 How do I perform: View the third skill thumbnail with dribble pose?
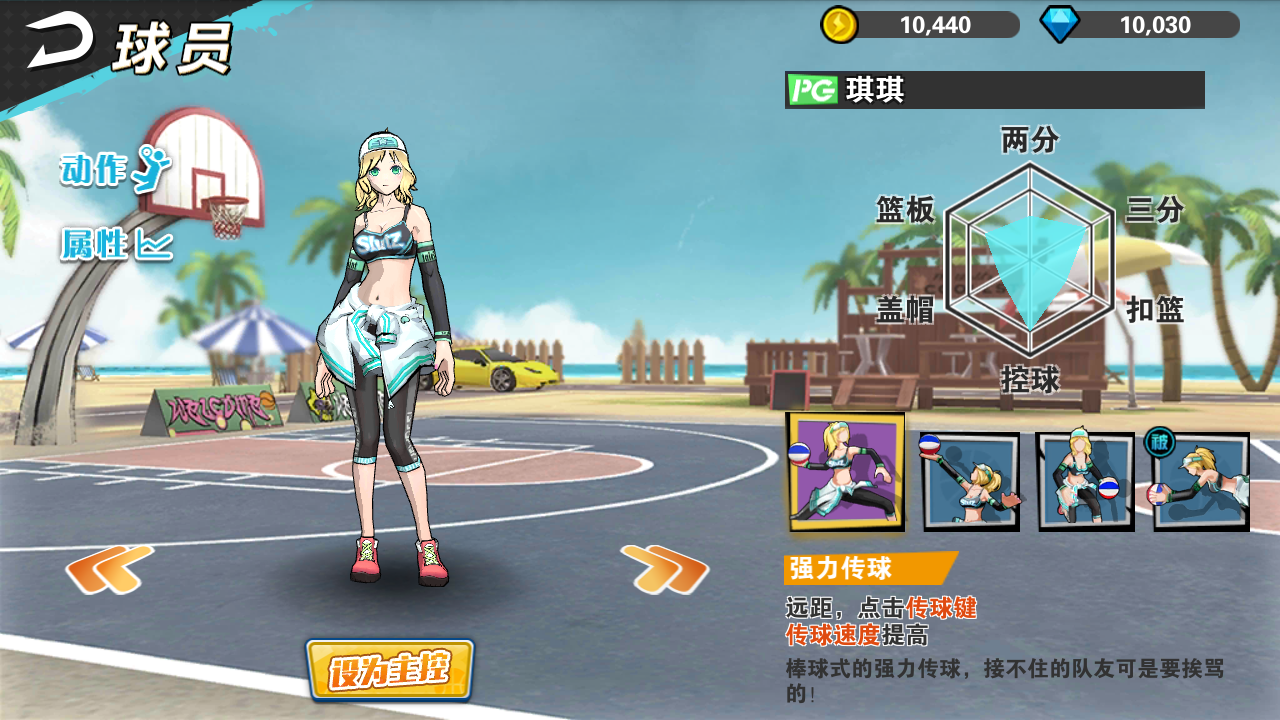point(1085,480)
